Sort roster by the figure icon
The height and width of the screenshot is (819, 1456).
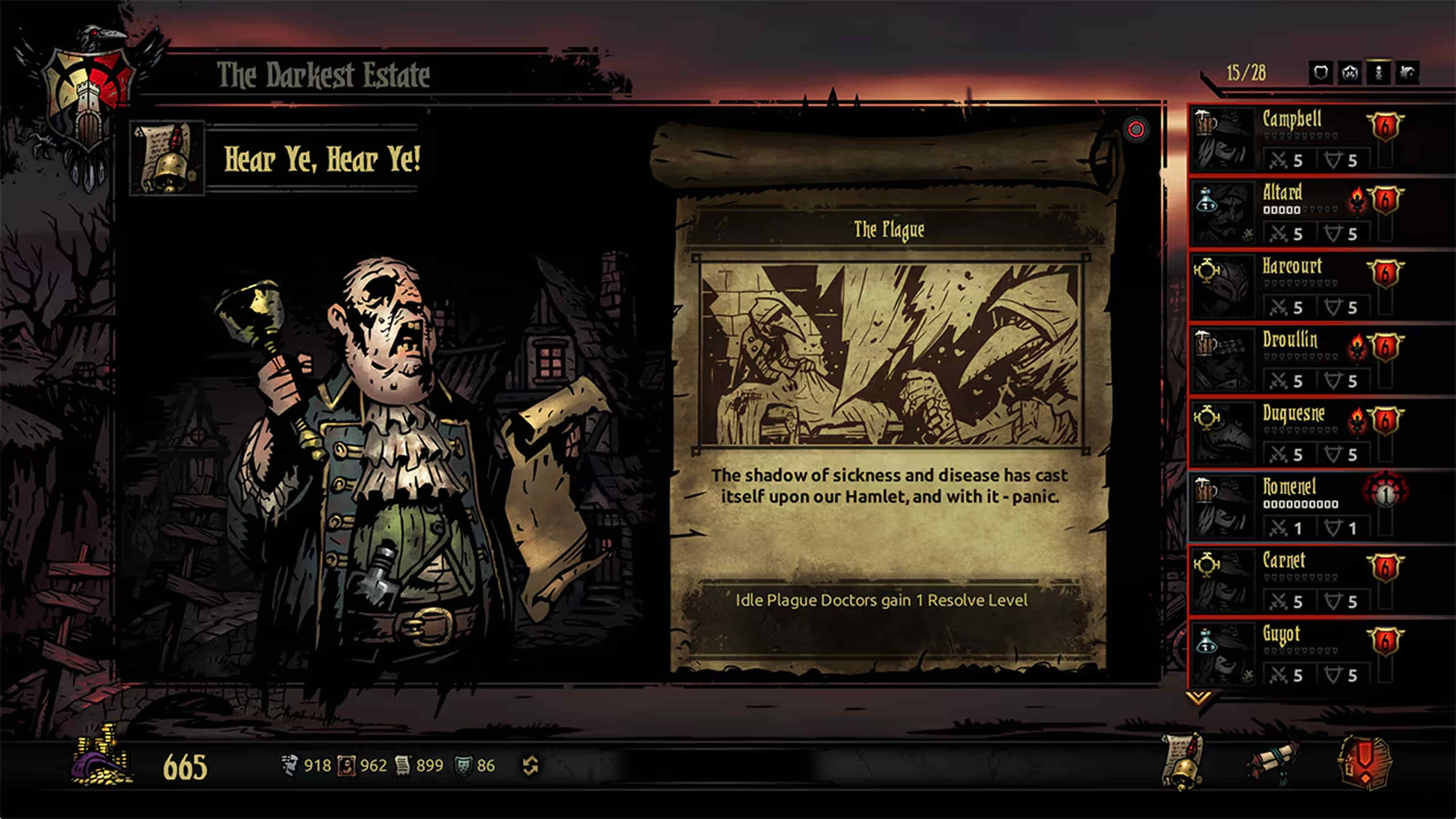[x=1379, y=73]
